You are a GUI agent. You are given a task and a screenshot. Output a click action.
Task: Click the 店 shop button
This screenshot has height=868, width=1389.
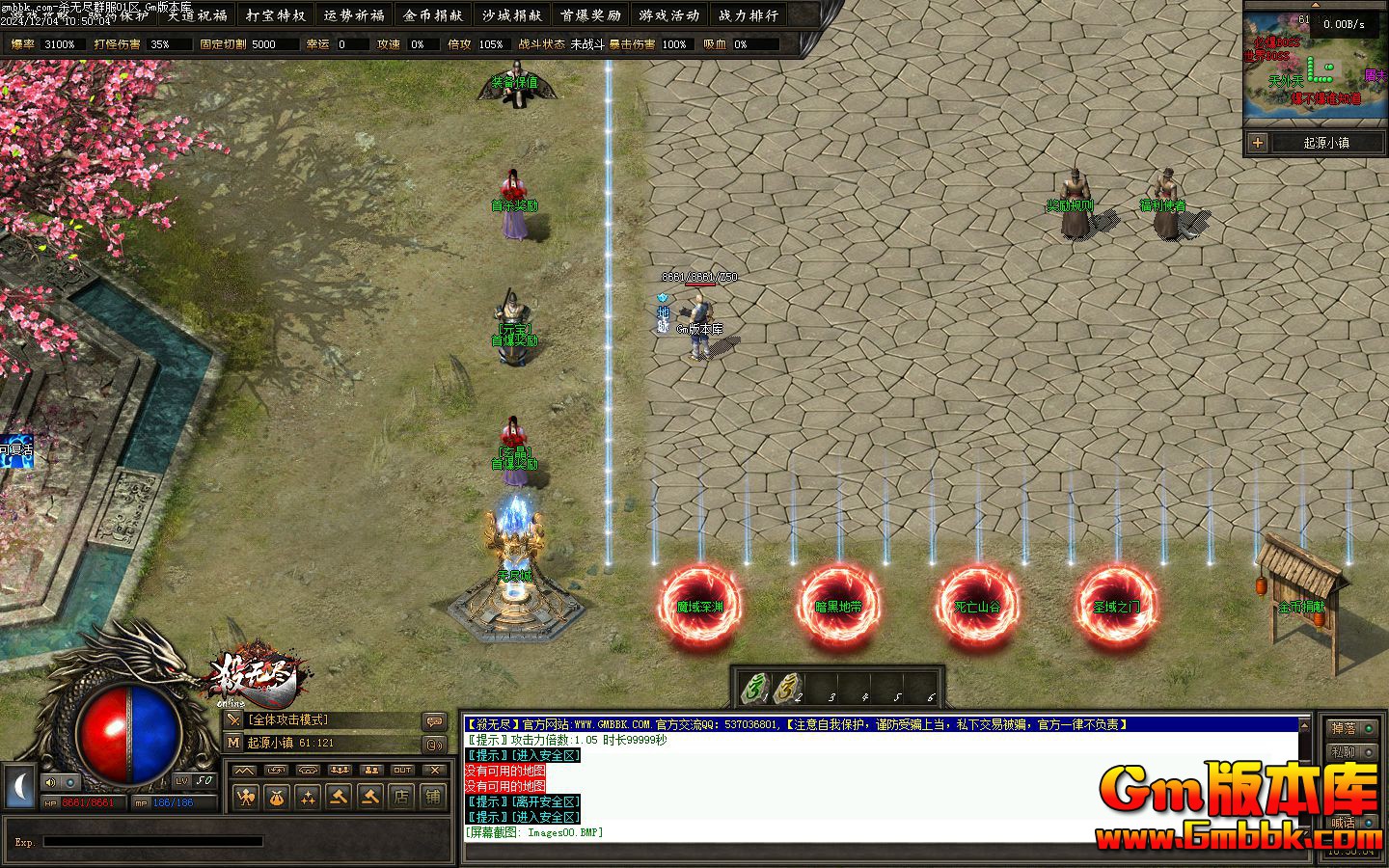click(401, 797)
